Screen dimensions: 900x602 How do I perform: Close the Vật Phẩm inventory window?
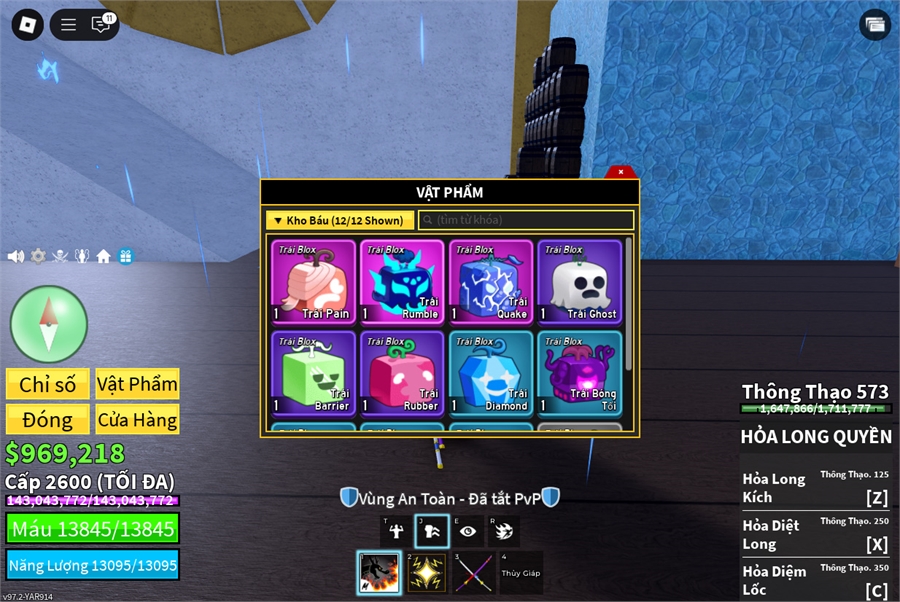pos(621,172)
